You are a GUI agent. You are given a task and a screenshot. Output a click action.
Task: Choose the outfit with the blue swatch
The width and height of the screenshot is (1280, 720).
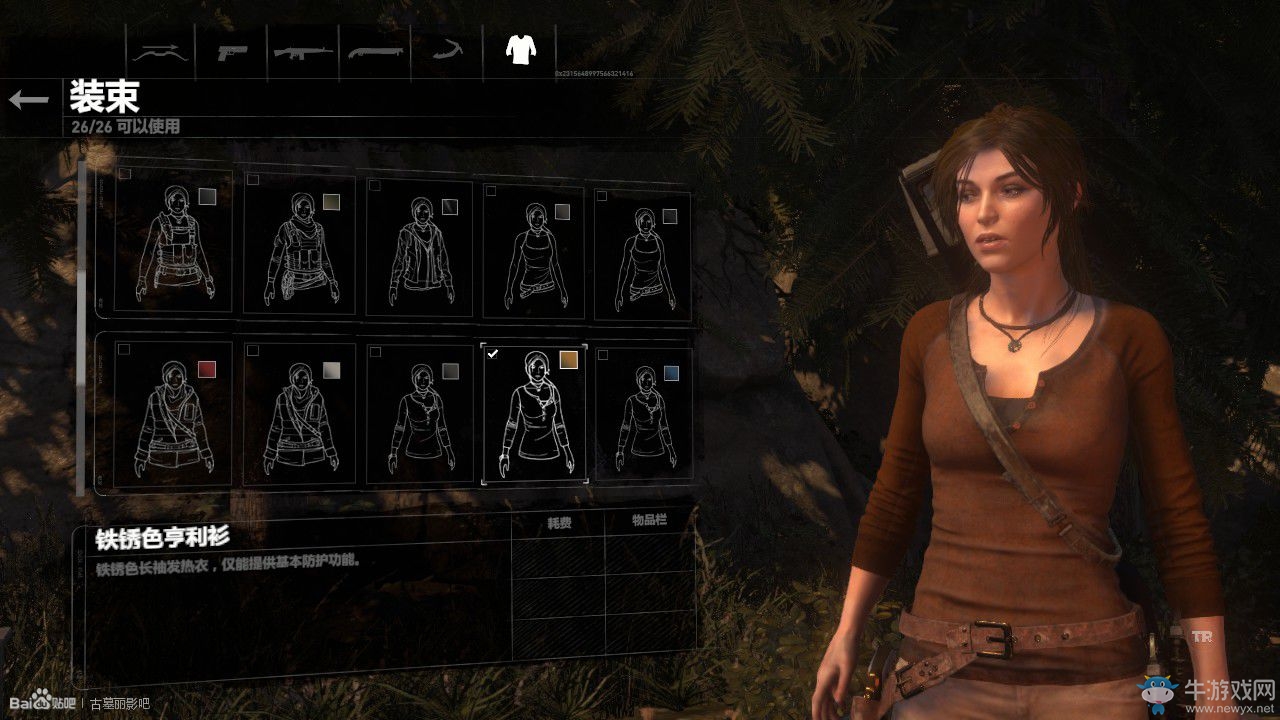click(643, 414)
